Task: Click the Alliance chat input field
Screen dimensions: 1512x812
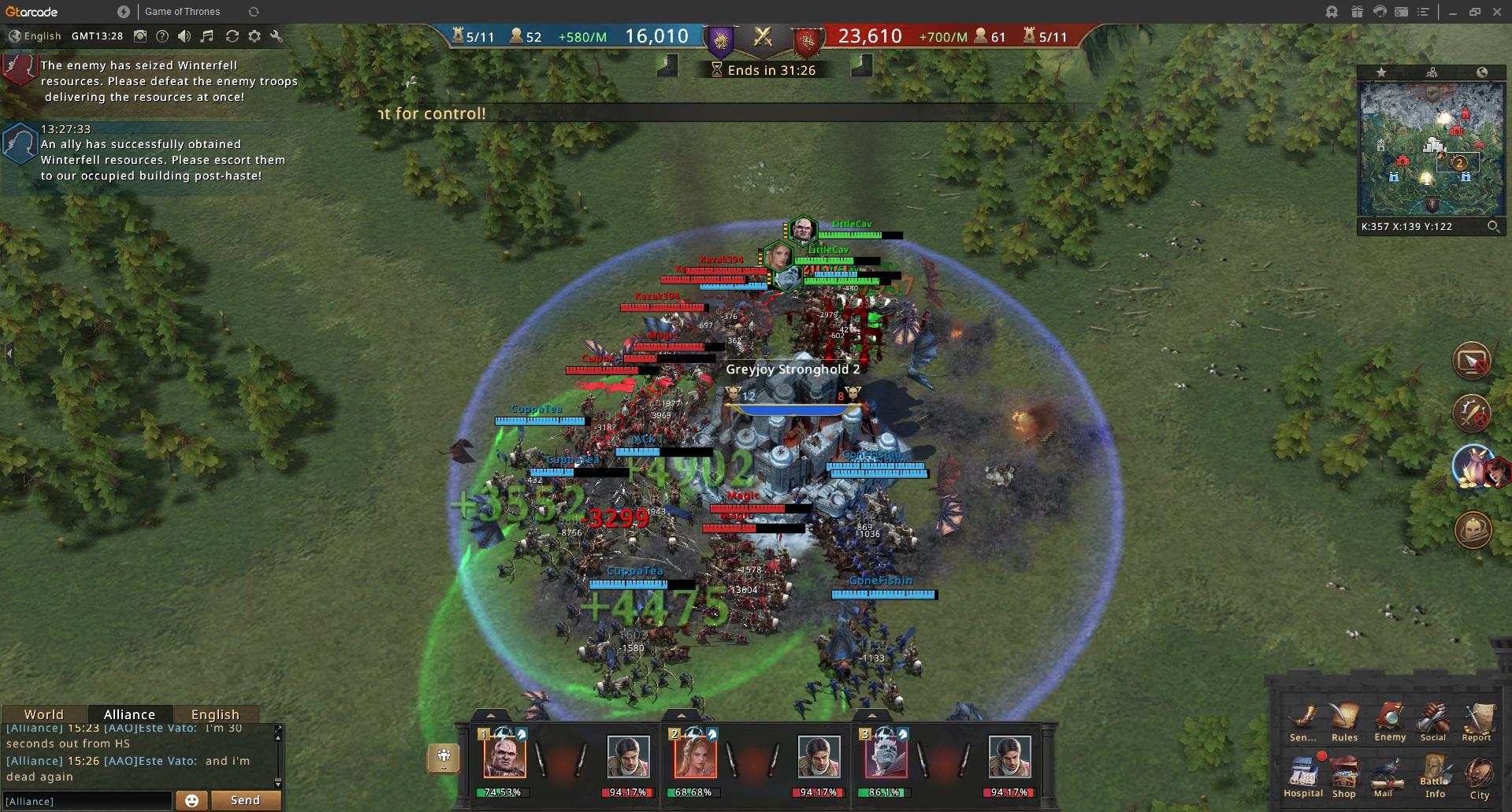Action: (x=87, y=801)
